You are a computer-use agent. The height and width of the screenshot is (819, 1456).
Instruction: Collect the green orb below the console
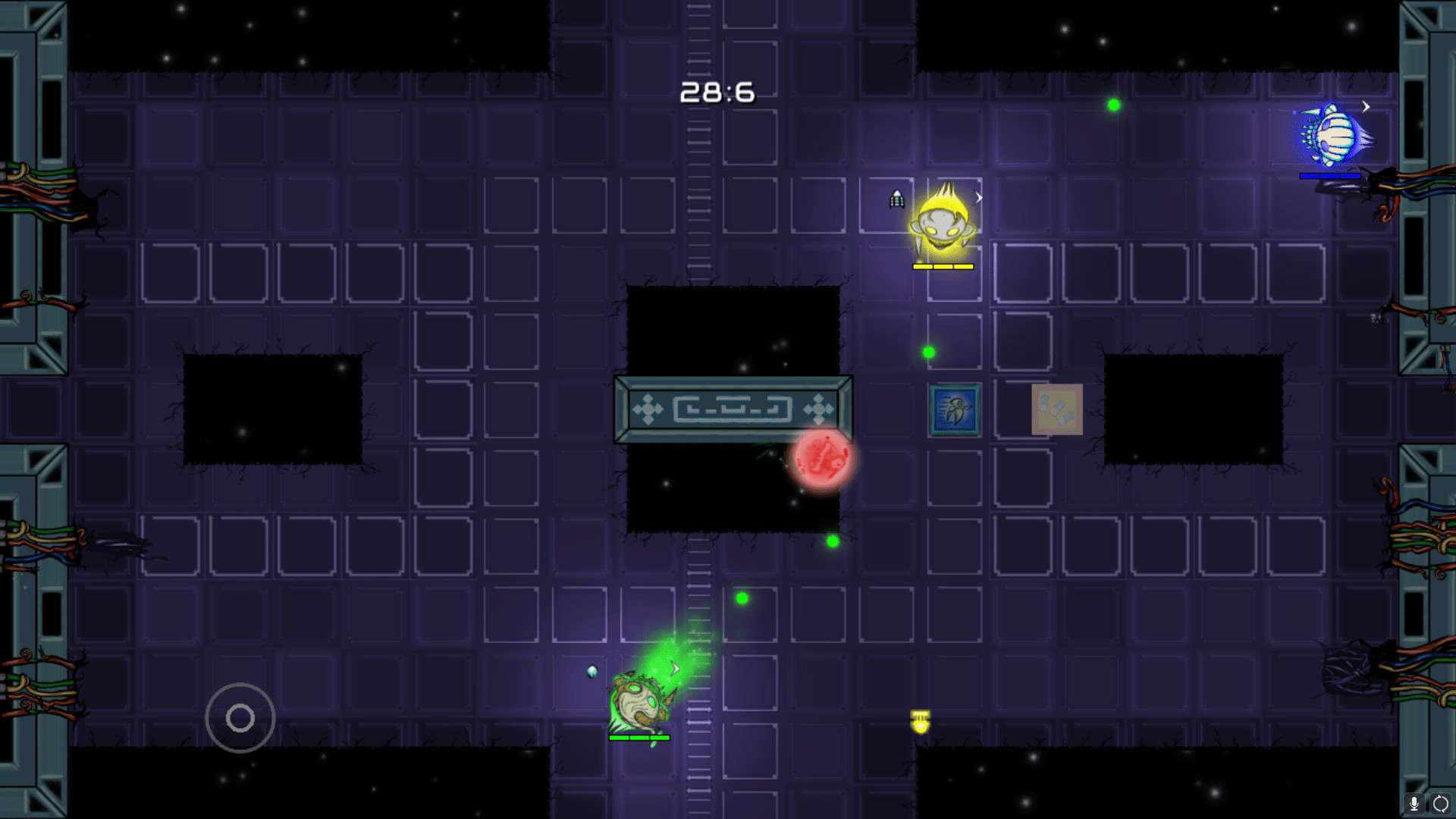(x=832, y=541)
